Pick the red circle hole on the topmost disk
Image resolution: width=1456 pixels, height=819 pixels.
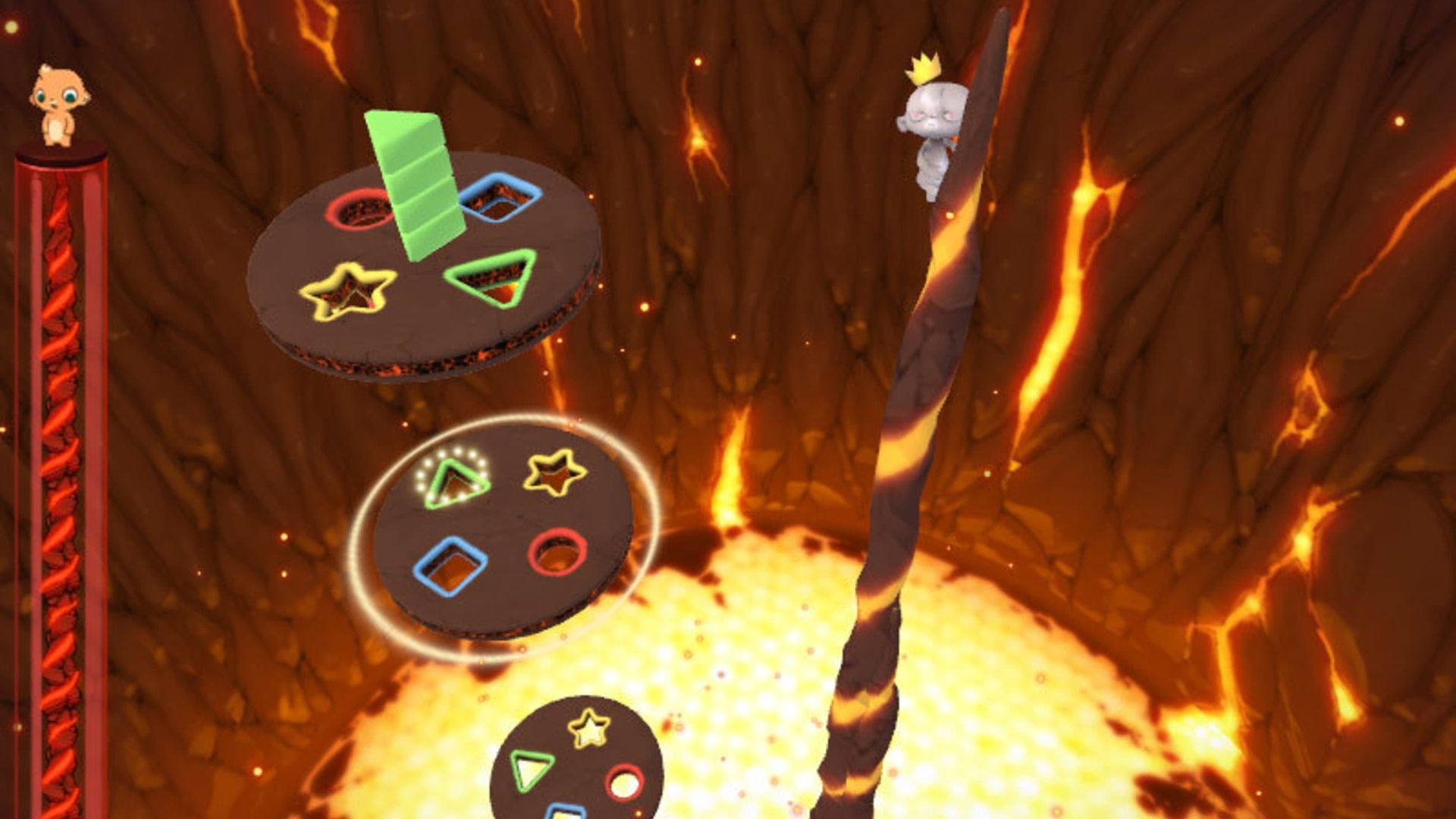tap(359, 209)
